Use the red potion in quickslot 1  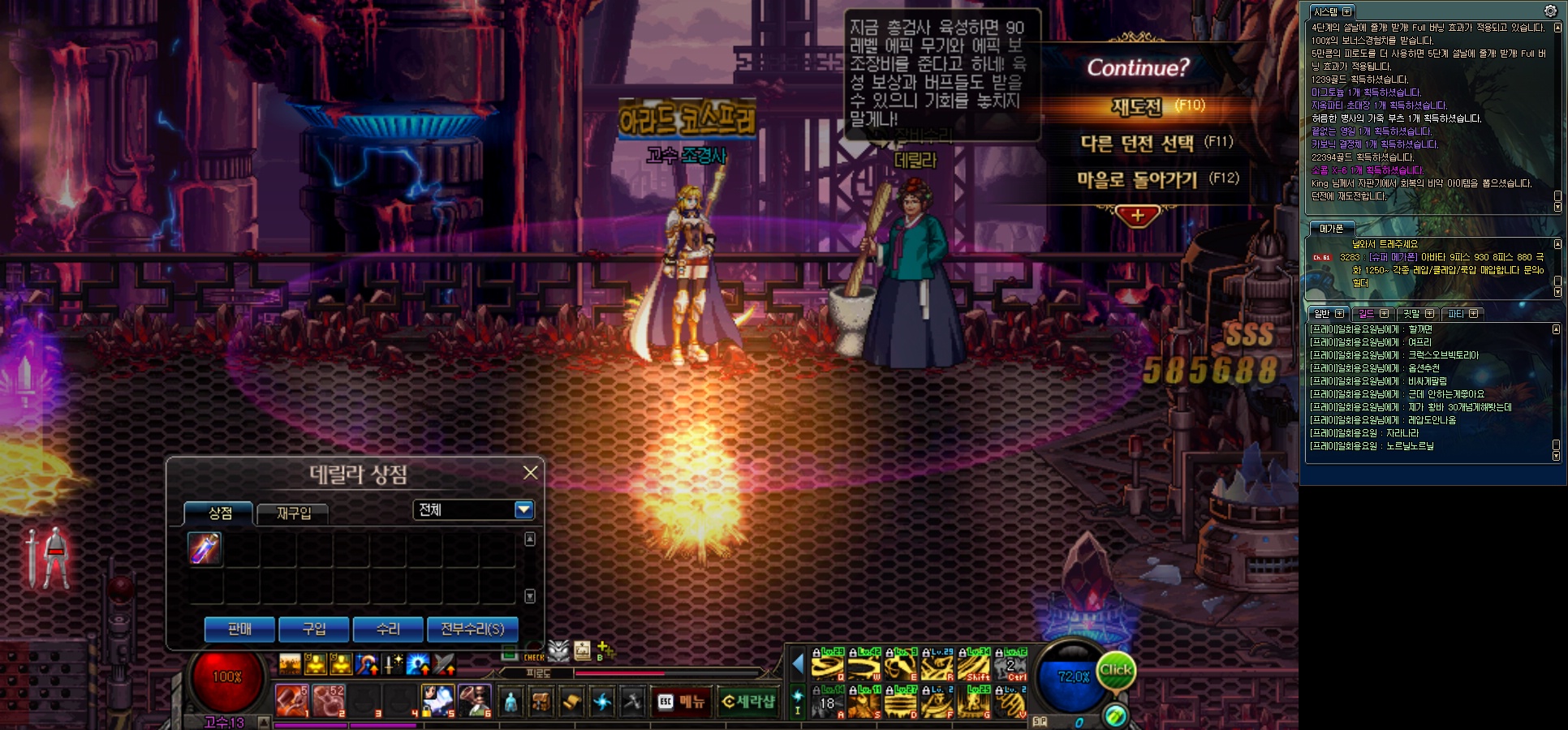pos(291,701)
